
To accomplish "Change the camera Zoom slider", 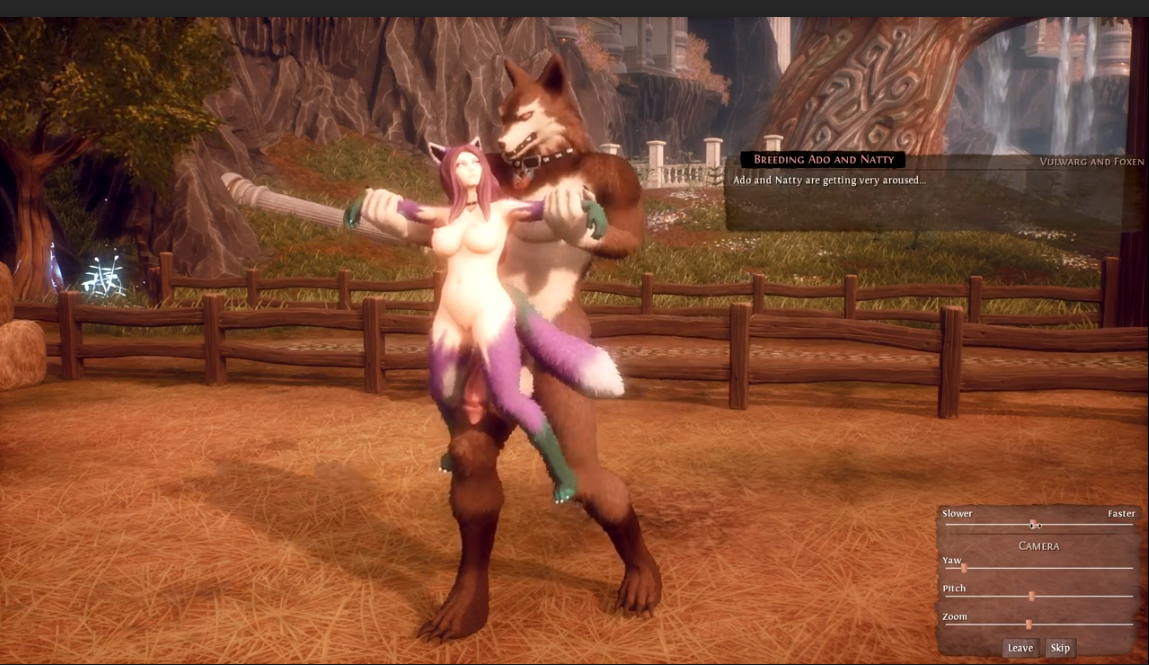I will [1028, 624].
